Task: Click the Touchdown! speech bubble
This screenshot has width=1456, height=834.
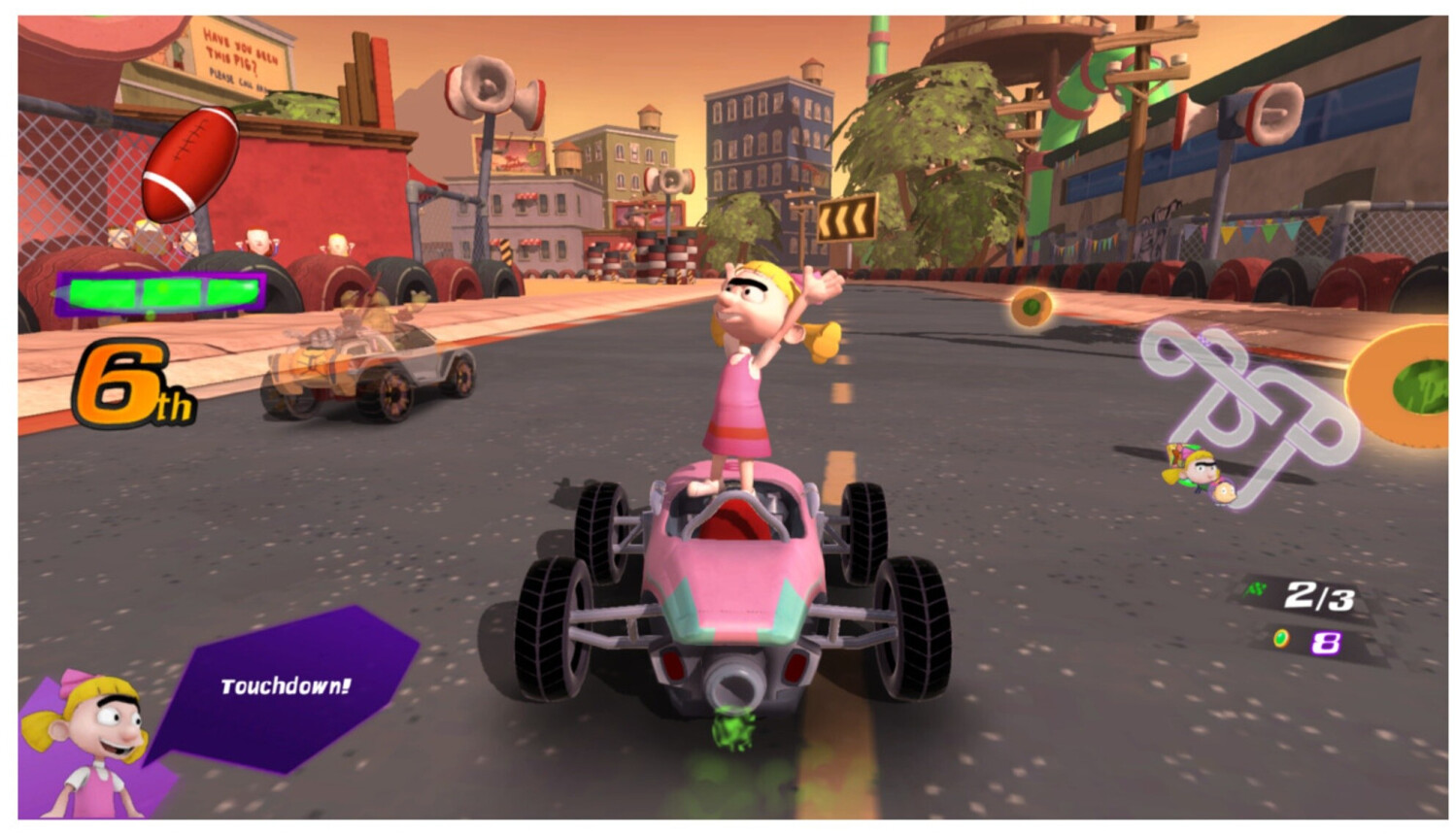Action: point(285,686)
